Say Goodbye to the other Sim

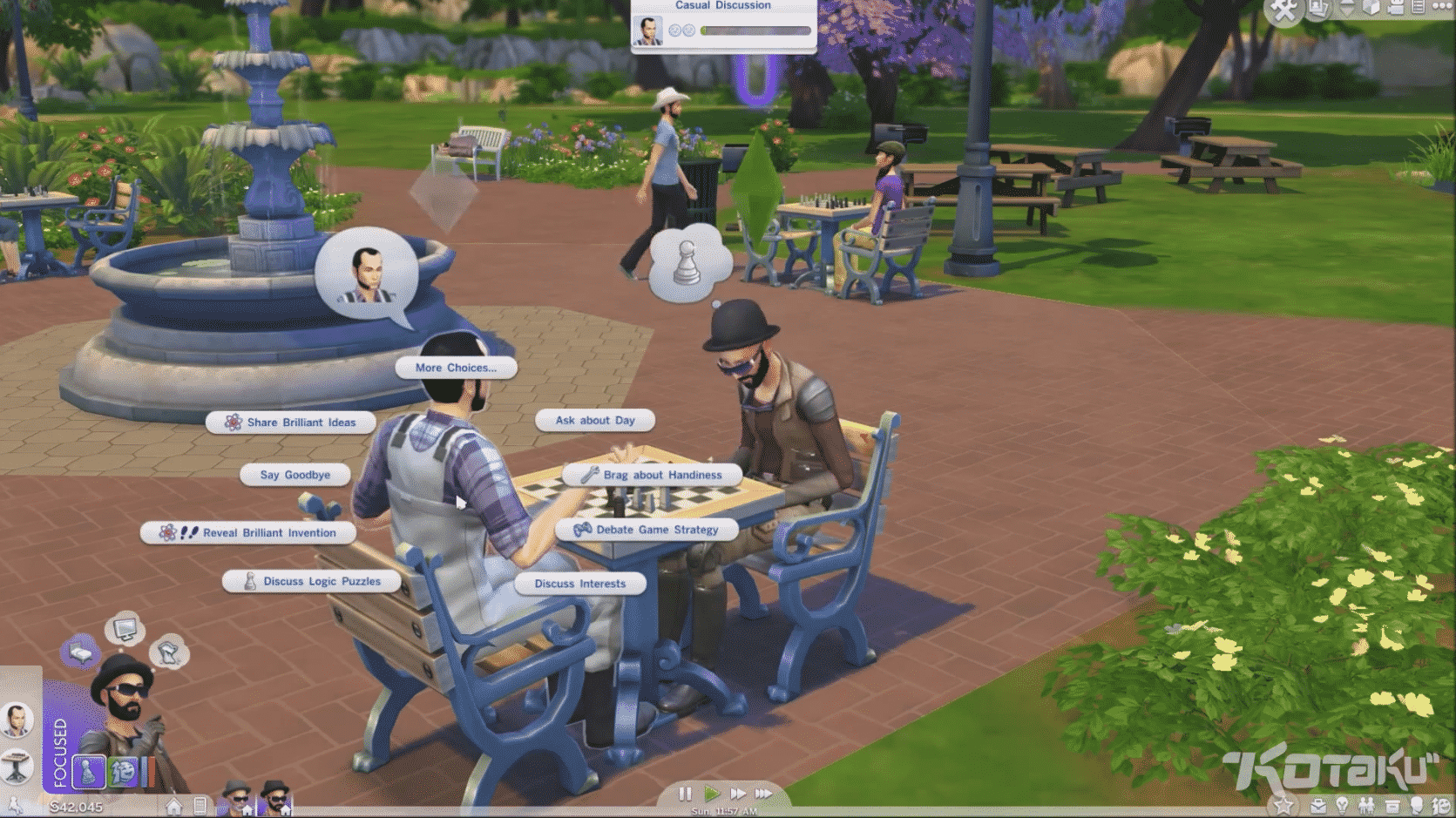295,475
